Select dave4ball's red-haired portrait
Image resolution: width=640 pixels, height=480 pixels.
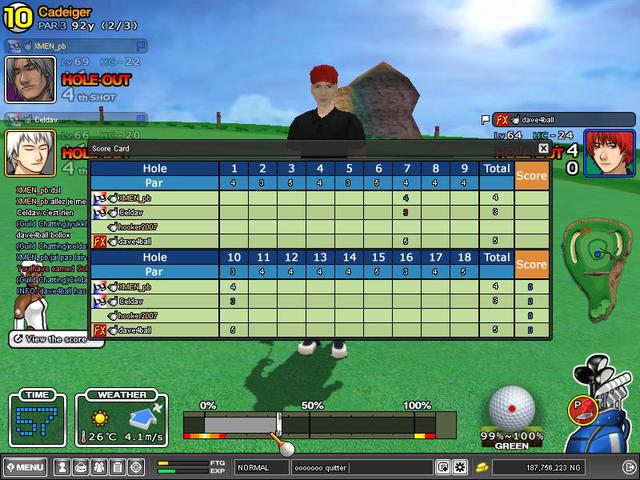[606, 153]
